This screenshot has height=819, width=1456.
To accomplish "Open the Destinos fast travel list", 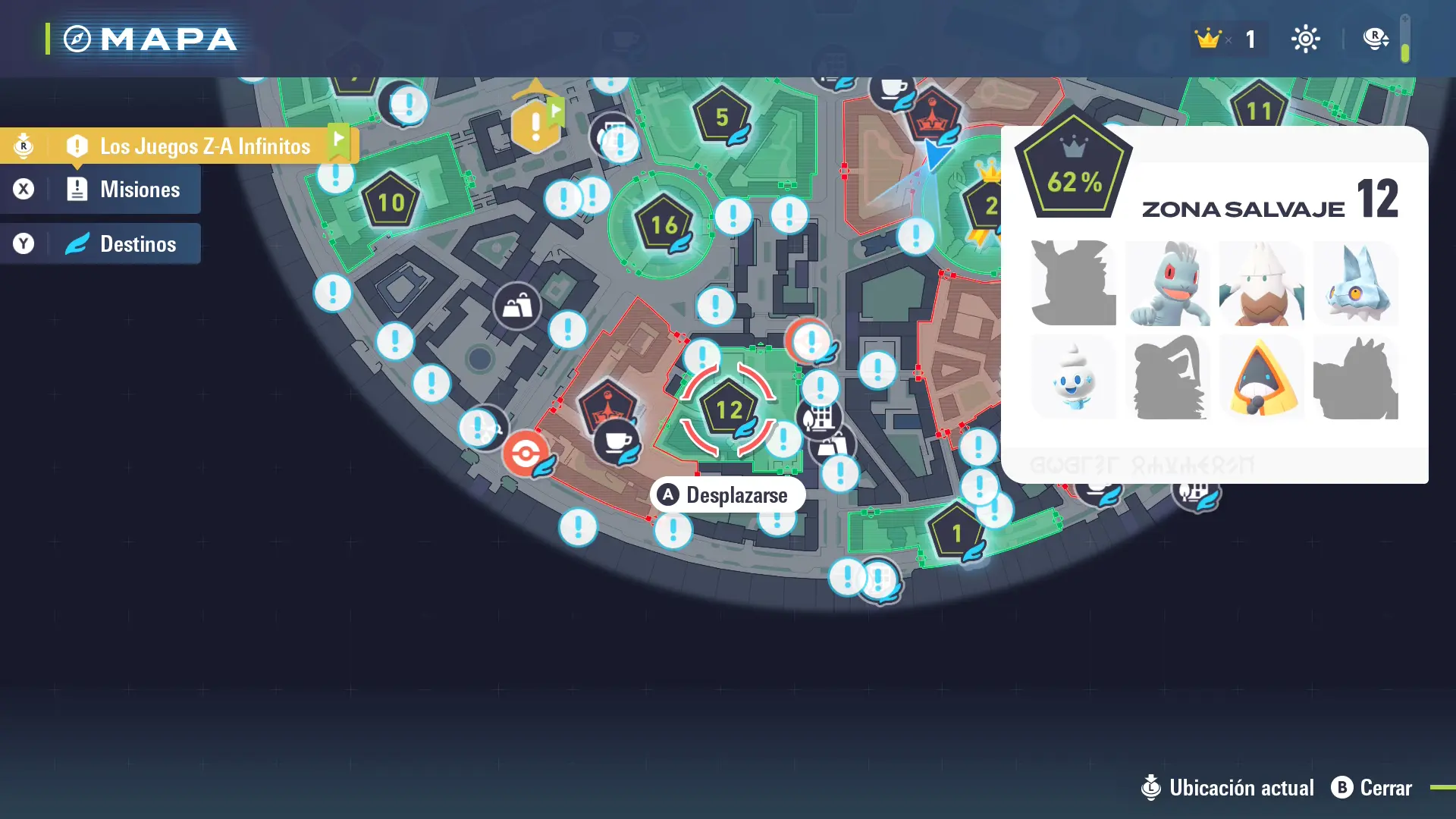I will (x=137, y=244).
